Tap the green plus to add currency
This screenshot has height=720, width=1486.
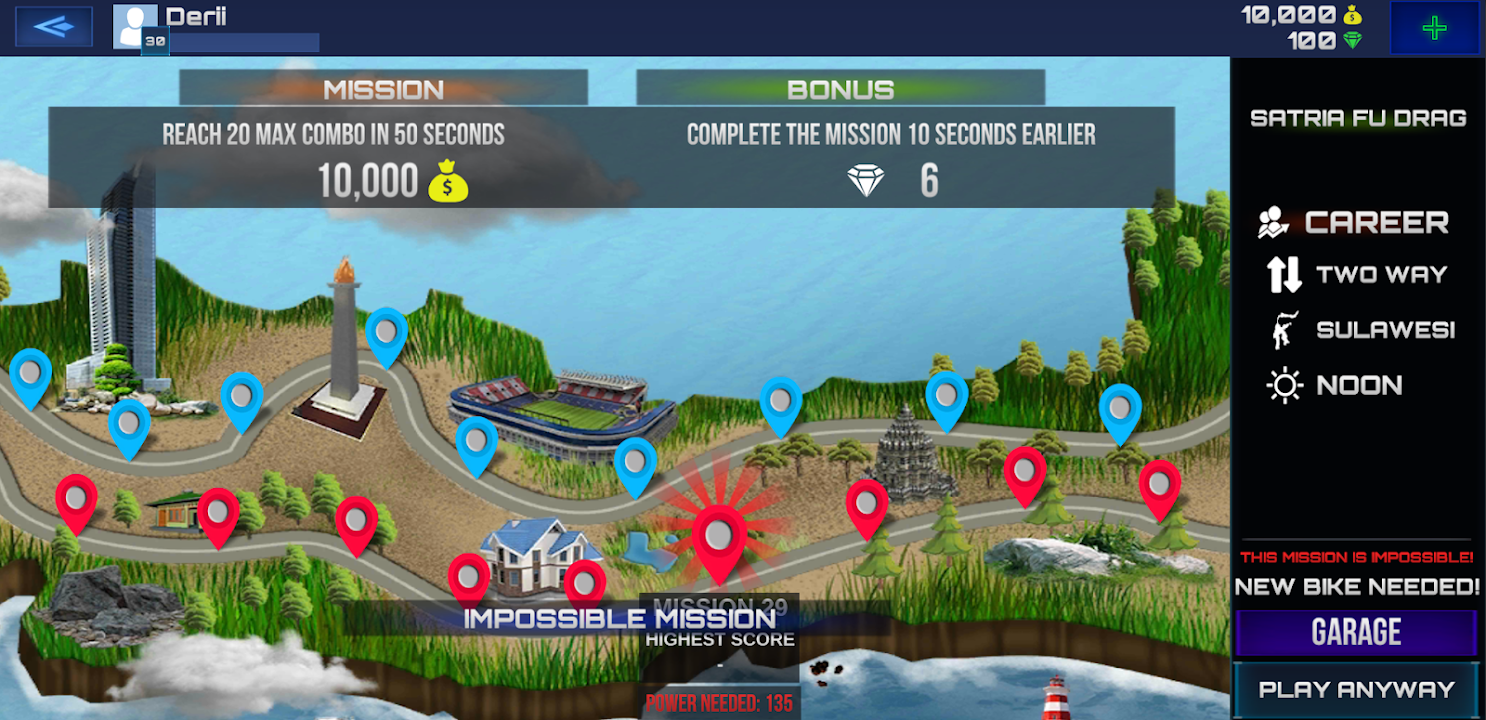coord(1434,28)
